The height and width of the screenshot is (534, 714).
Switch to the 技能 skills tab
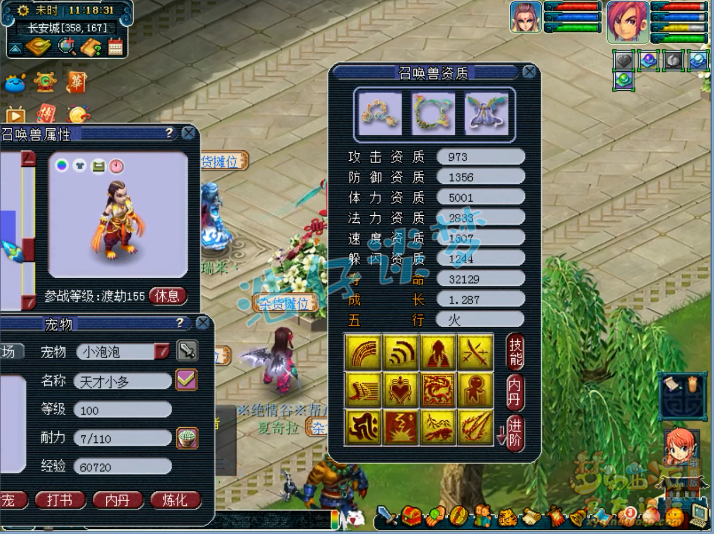pyautogui.click(x=515, y=352)
